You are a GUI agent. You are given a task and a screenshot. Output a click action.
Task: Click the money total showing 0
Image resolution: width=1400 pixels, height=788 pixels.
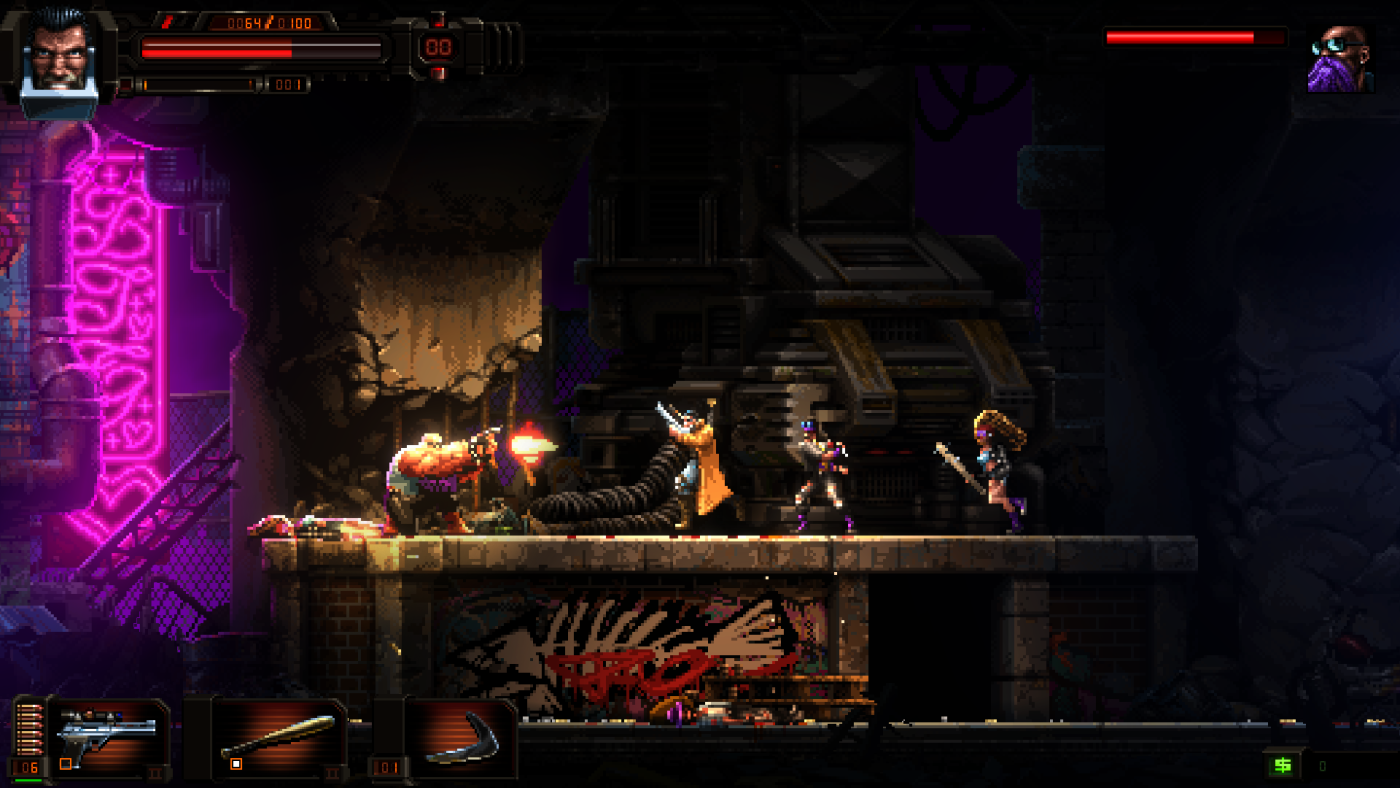[x=1322, y=766]
